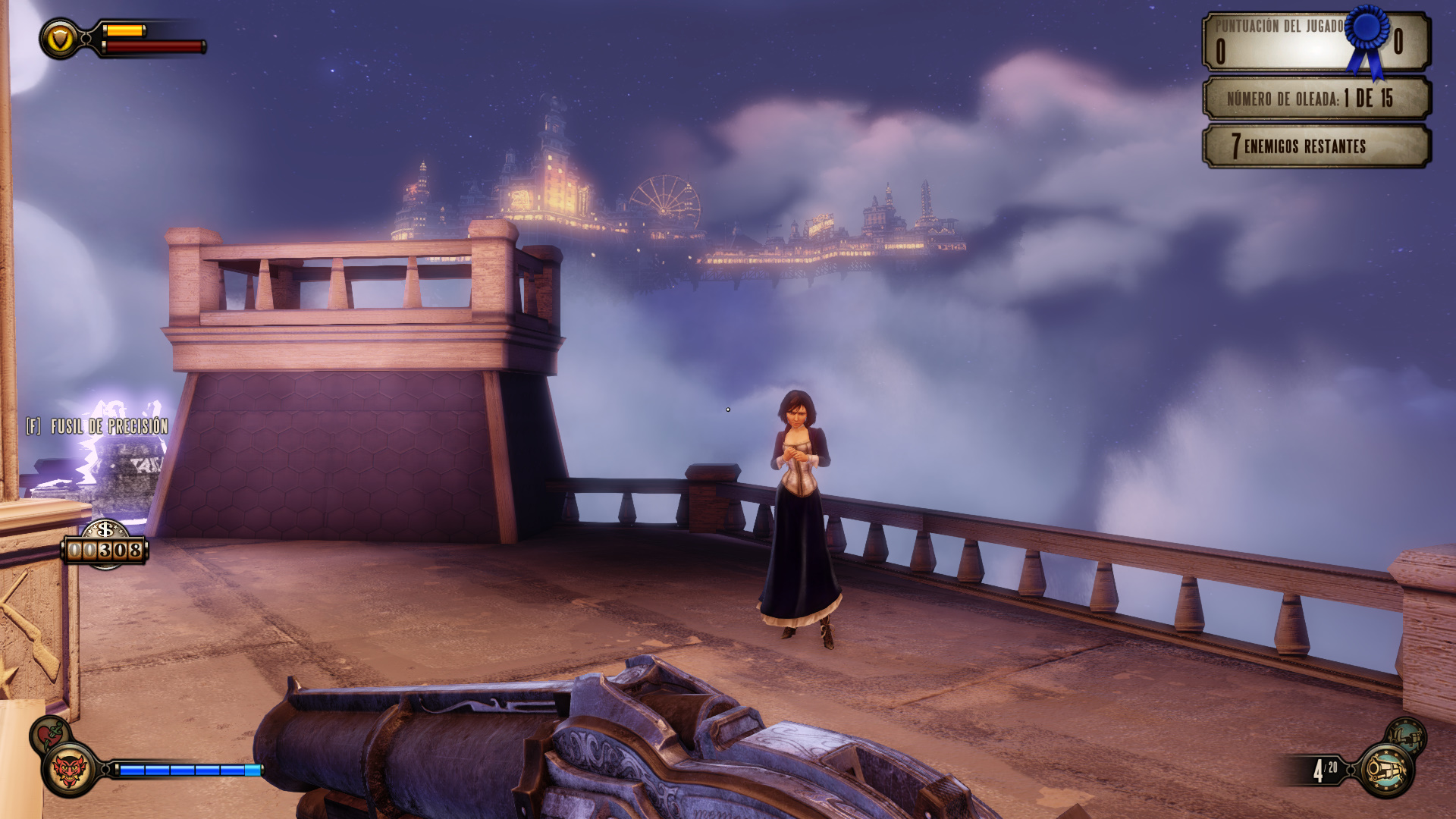Swap to the smaller secondary weapon icon
The width and height of the screenshot is (1456, 819).
tap(1405, 736)
